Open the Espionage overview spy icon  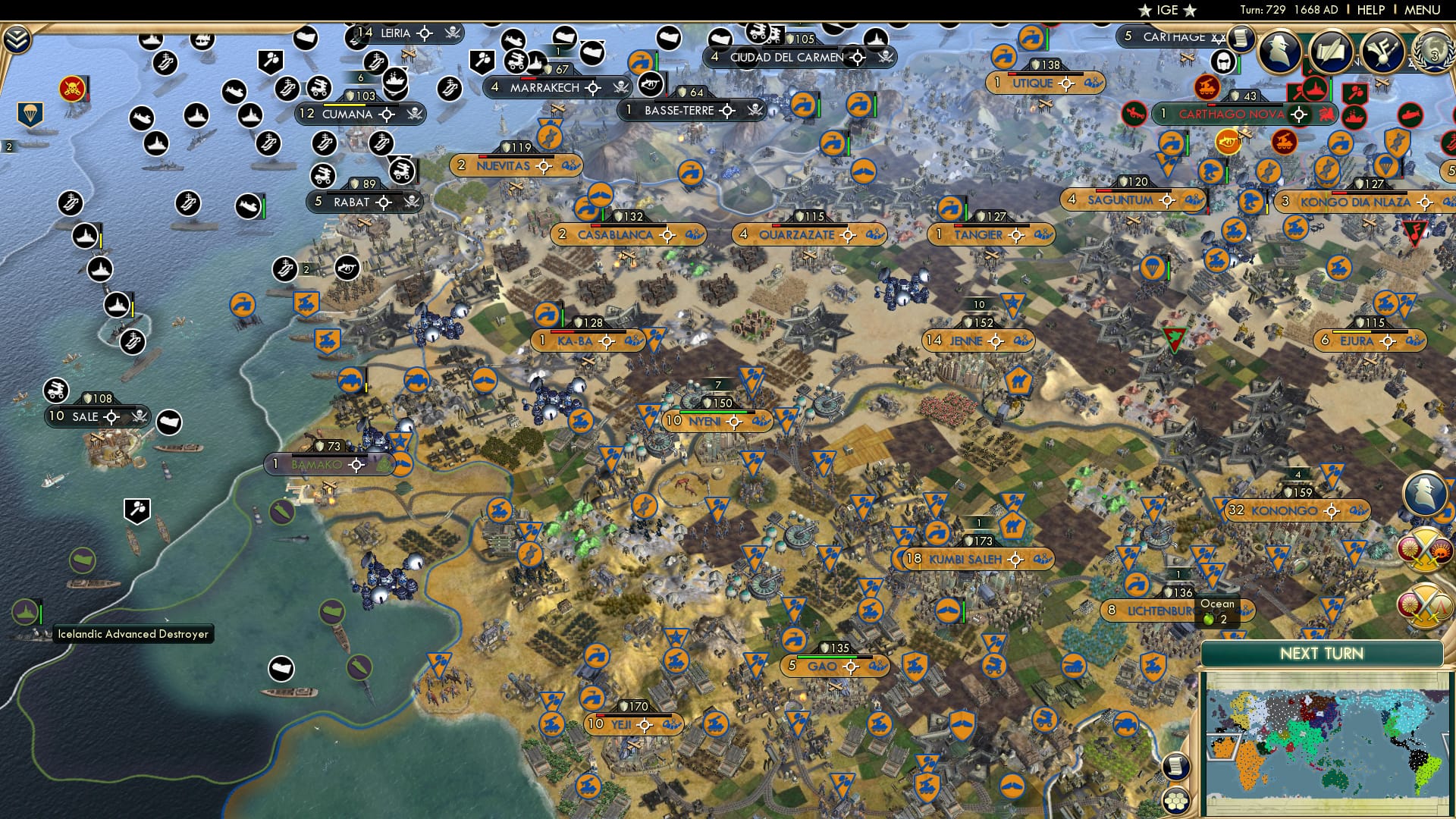tap(1279, 49)
